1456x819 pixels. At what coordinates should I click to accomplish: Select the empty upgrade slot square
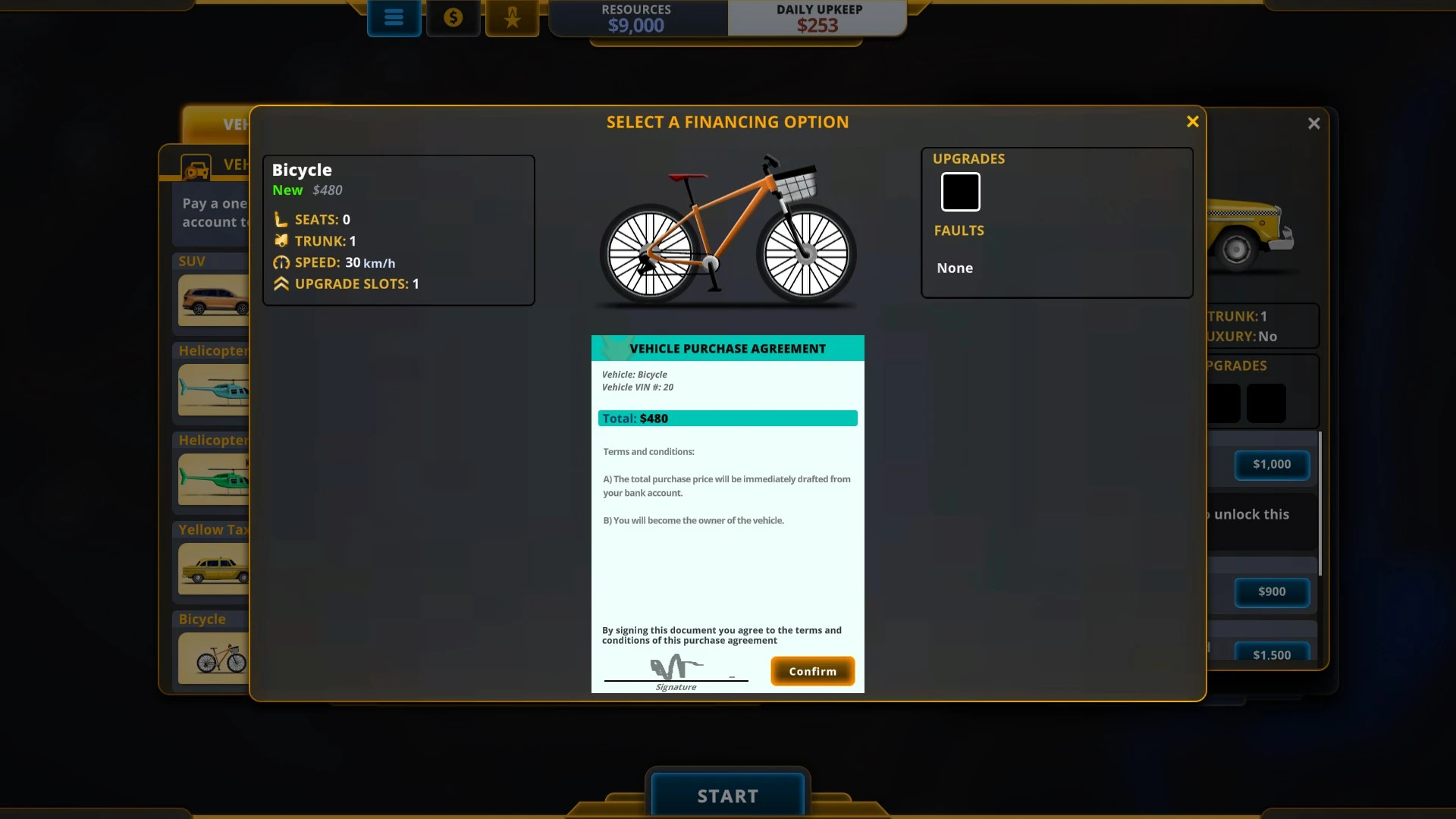(960, 191)
